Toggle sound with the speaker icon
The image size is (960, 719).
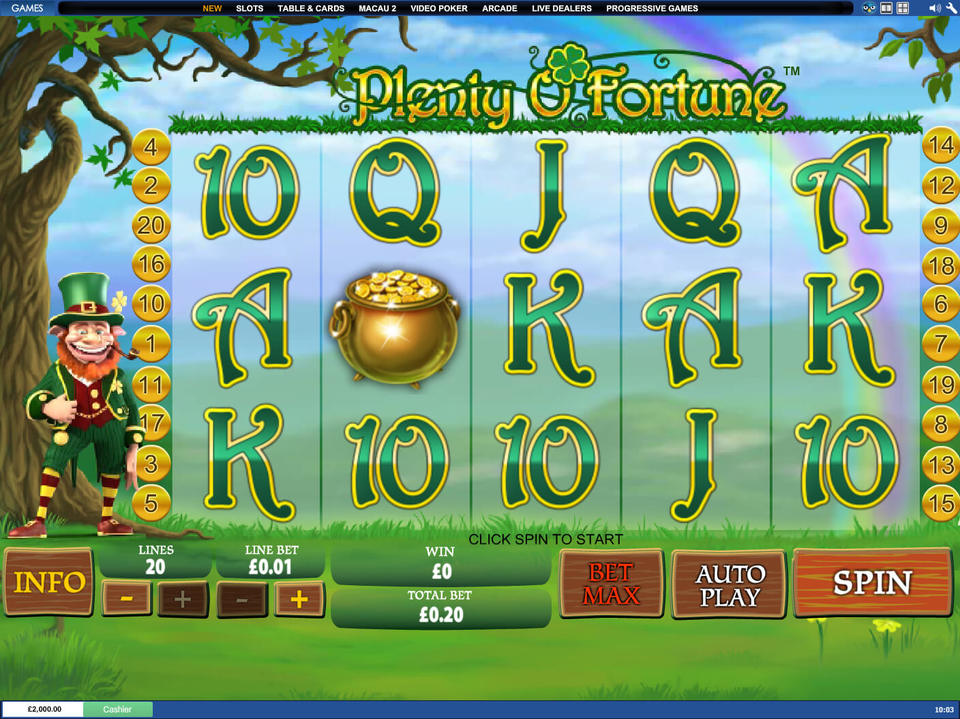[x=933, y=8]
